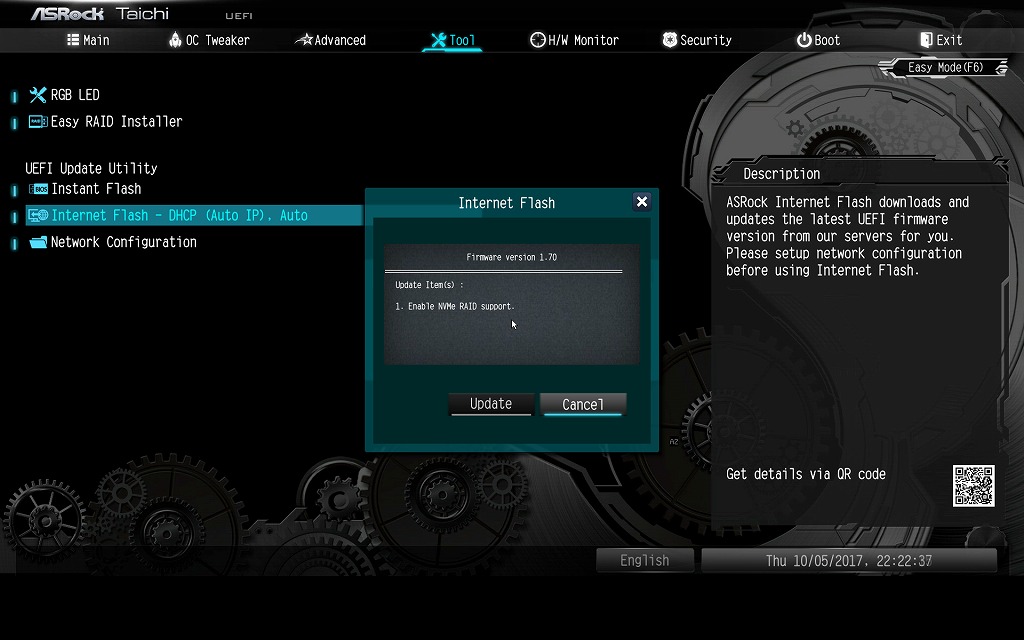Choose the Exit tab
The image size is (1024, 640).
pyautogui.click(x=940, y=40)
